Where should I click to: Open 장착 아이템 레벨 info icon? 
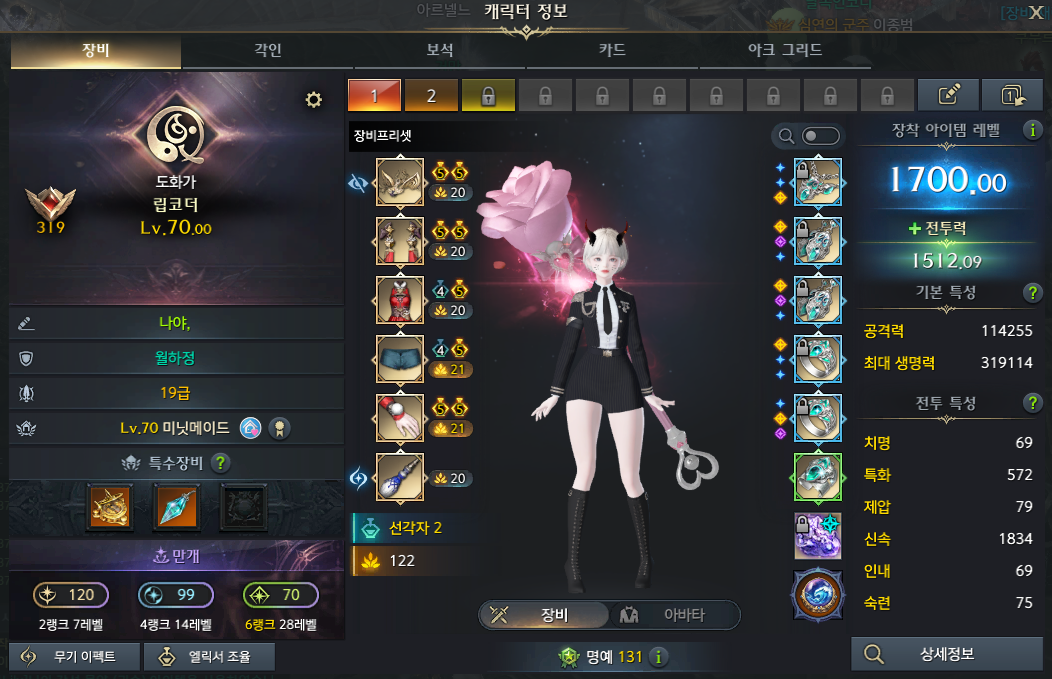(1030, 130)
